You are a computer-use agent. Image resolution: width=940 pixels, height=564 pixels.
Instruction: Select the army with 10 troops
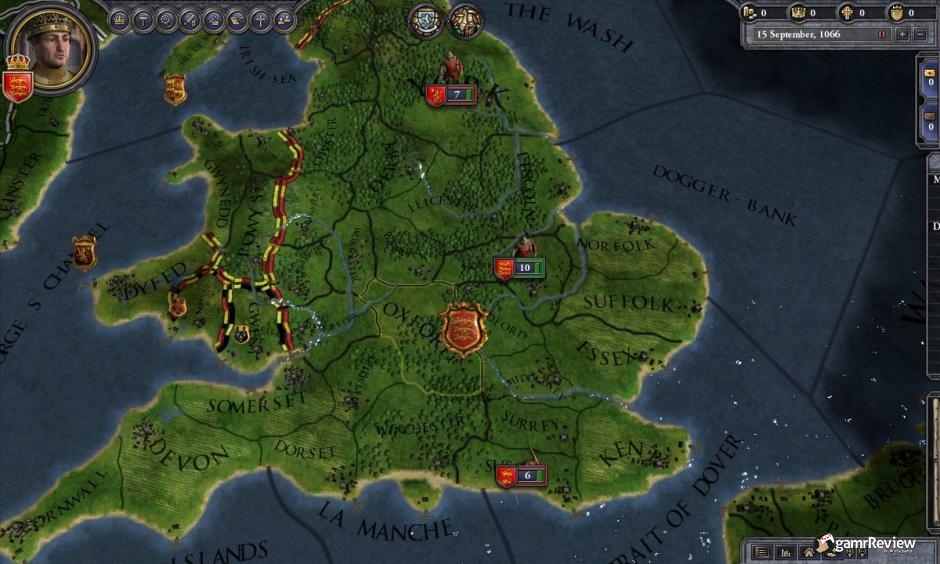(x=517, y=267)
